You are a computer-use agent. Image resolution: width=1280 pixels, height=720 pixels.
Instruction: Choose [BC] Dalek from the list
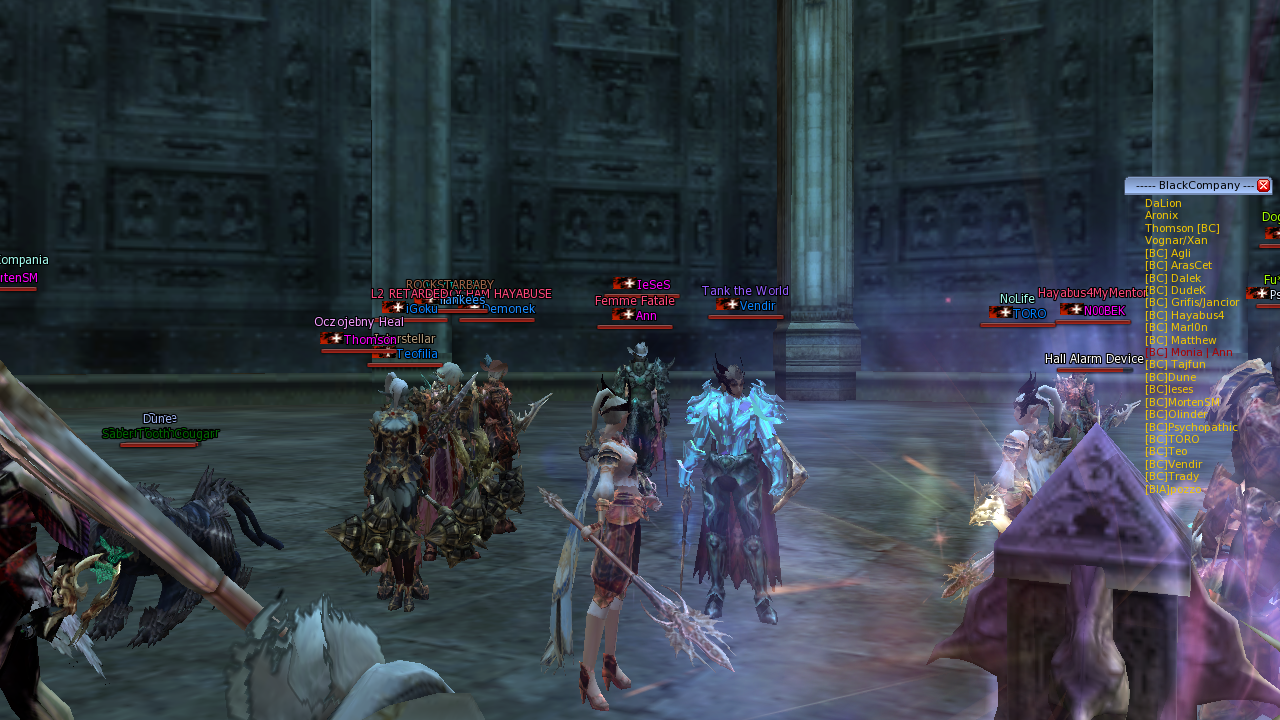[x=1173, y=278]
